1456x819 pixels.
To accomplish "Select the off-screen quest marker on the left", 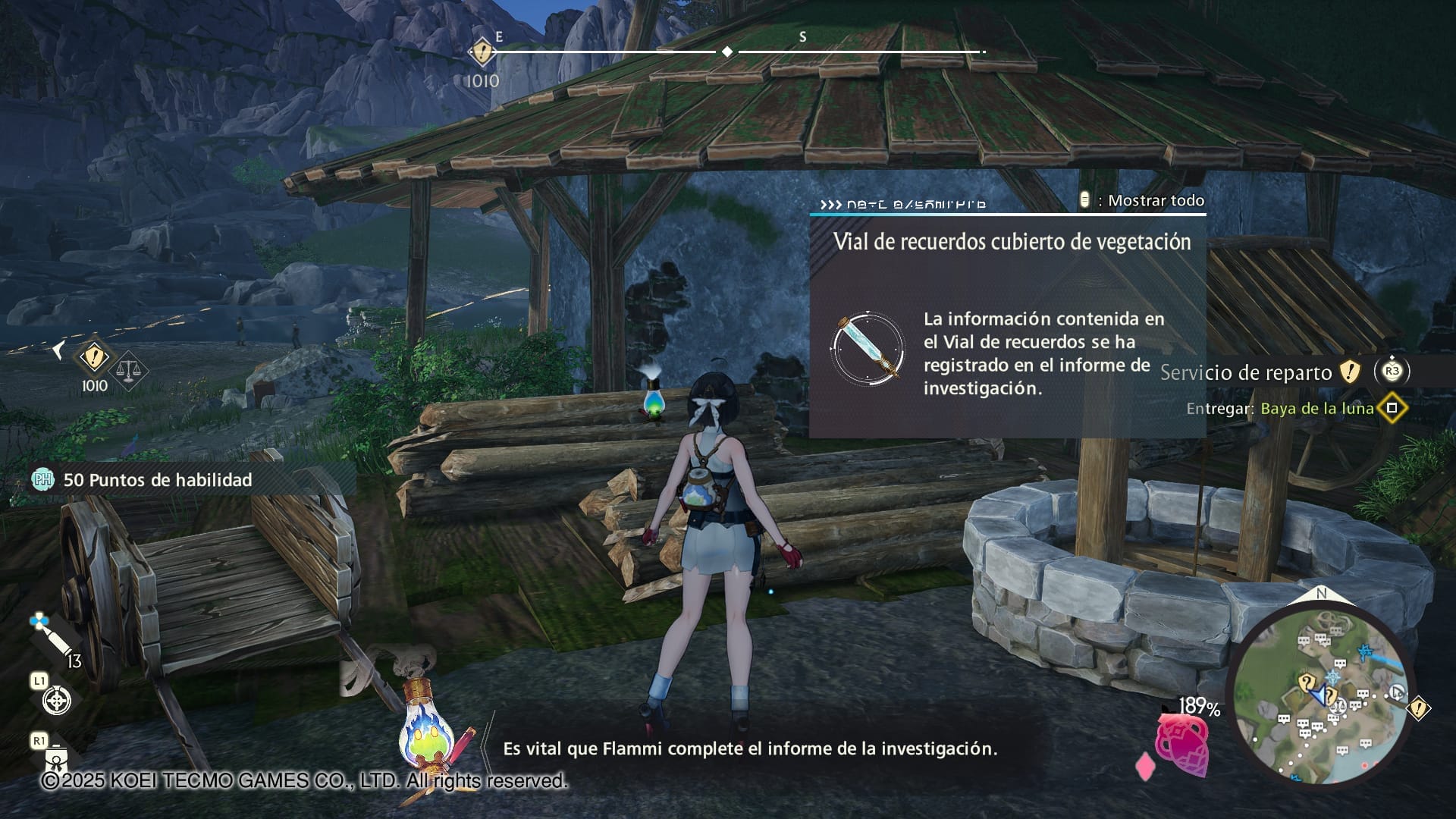I will [x=93, y=356].
